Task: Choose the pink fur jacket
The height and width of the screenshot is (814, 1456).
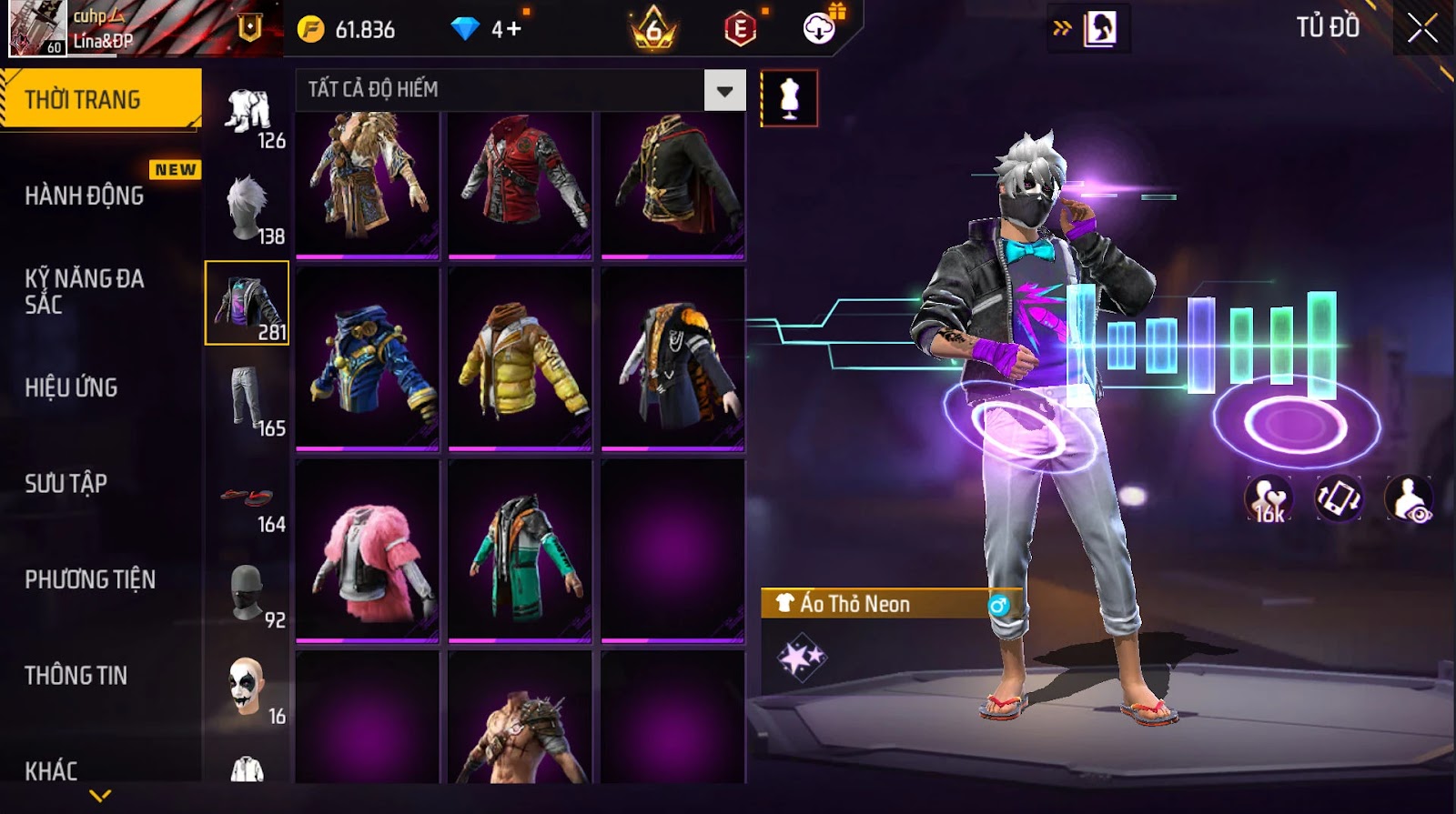Action: coord(368,551)
